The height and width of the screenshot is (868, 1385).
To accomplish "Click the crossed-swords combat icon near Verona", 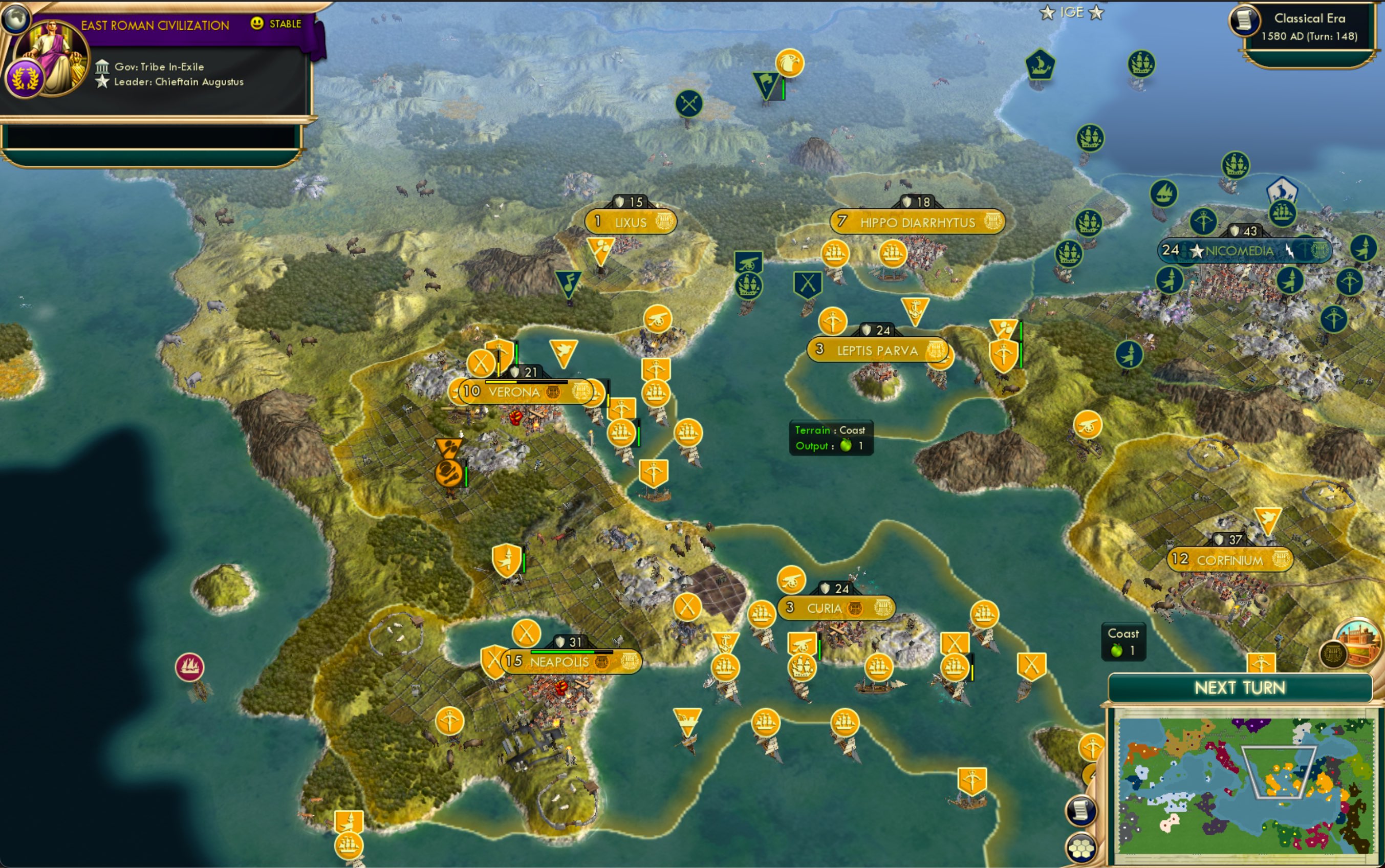I will (x=481, y=363).
